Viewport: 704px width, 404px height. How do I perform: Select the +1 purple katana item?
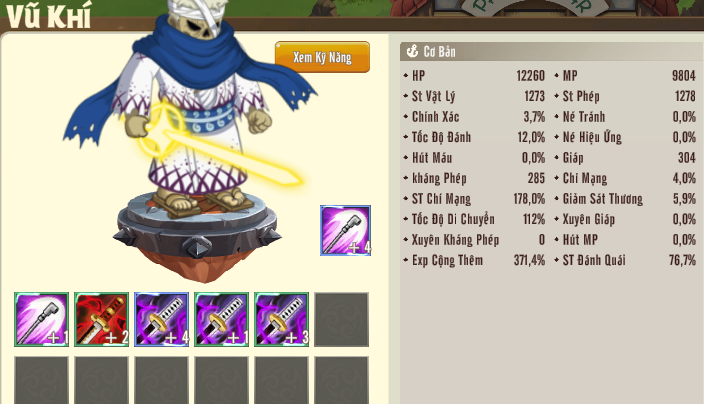click(x=221, y=320)
